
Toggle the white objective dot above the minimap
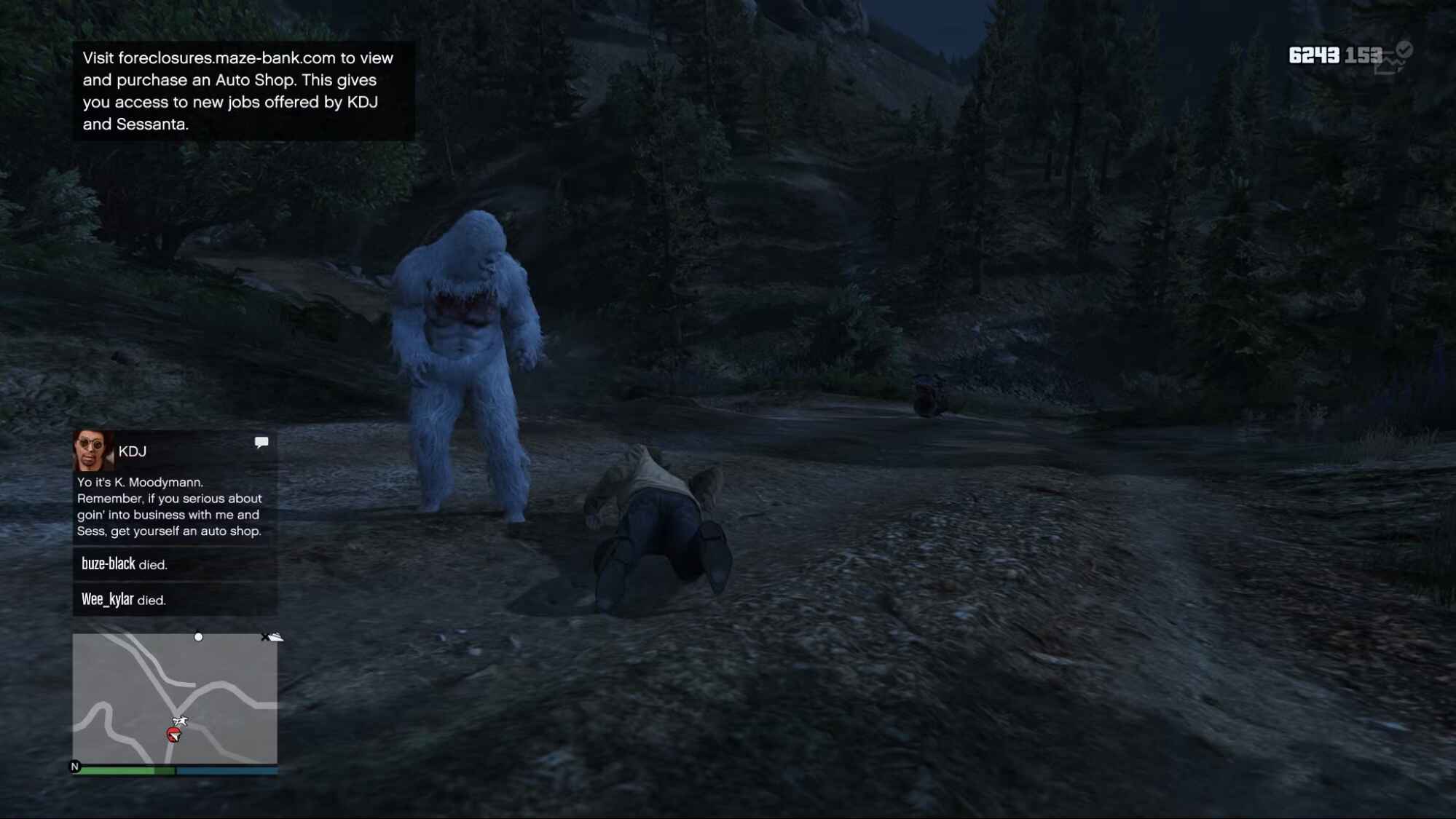[x=198, y=638]
